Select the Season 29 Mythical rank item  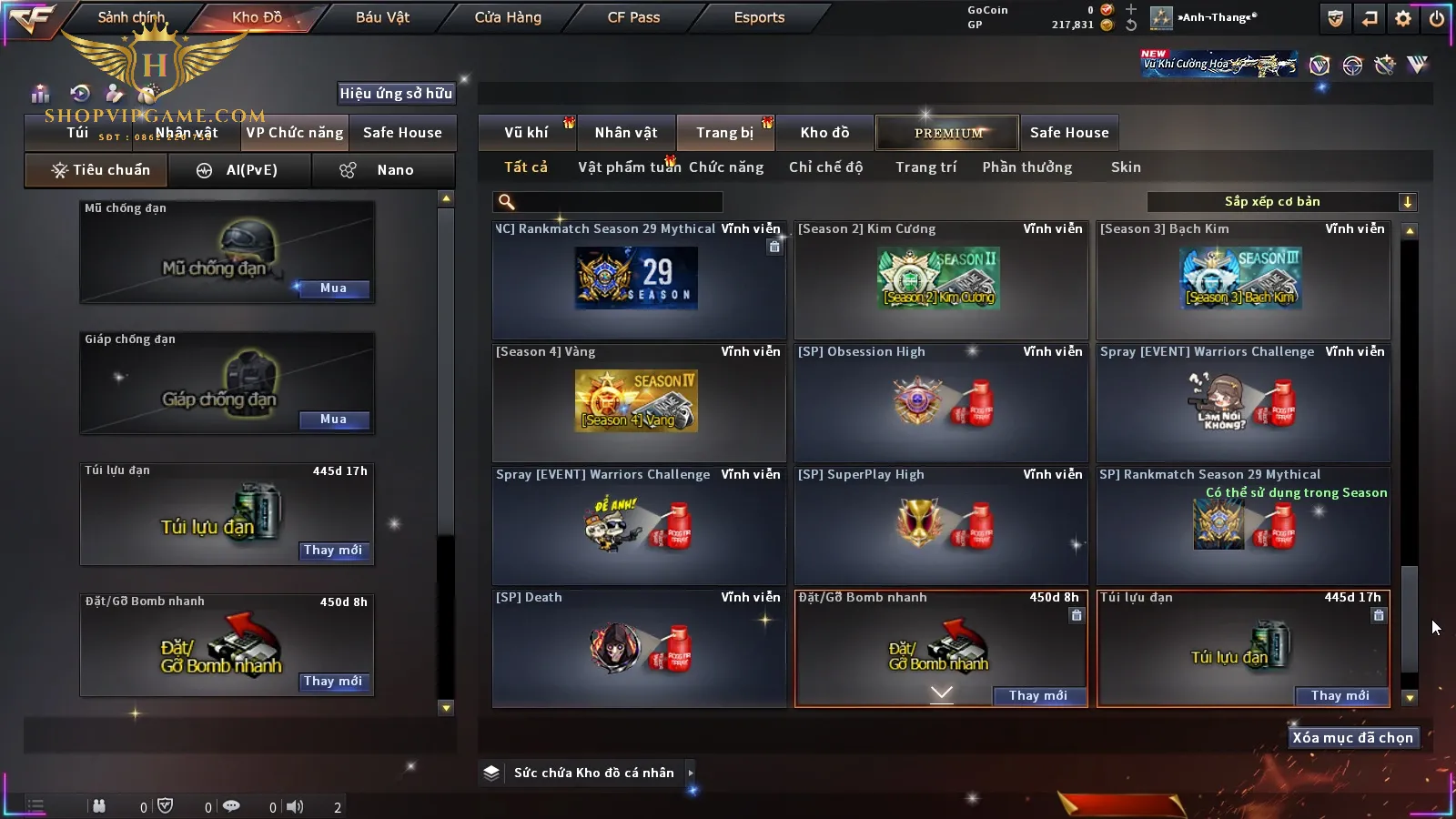(x=638, y=280)
